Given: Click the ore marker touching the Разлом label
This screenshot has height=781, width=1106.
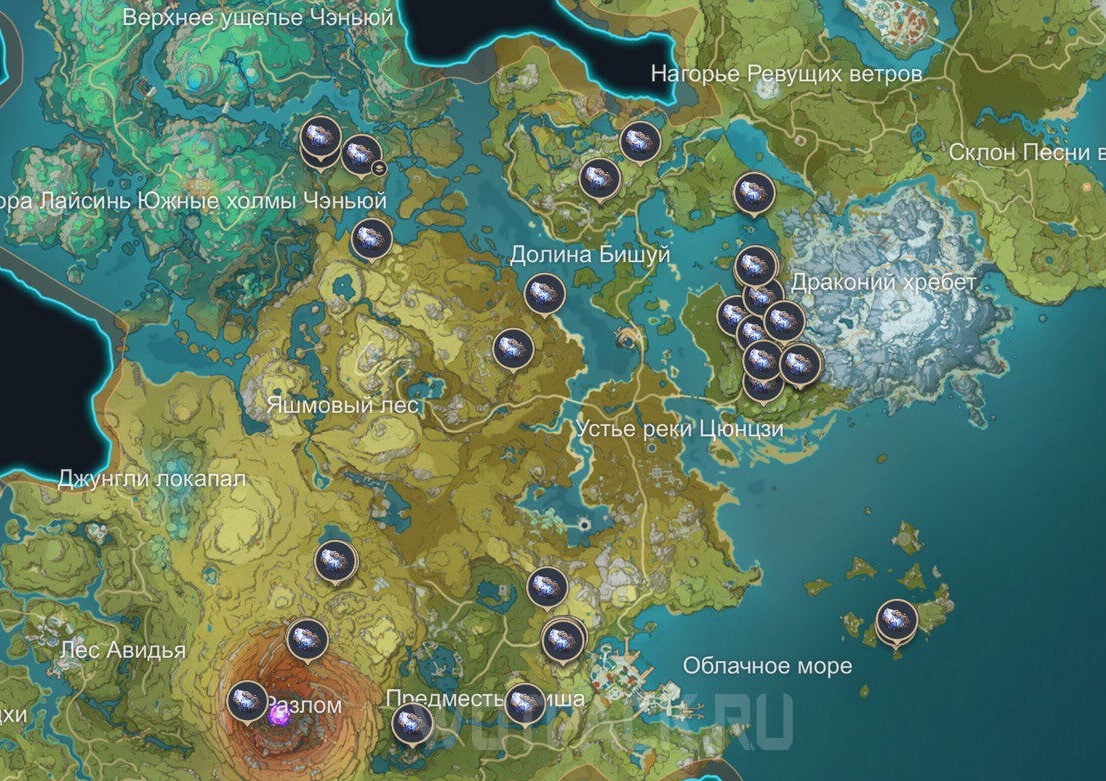Looking at the screenshot, I should click(248, 700).
